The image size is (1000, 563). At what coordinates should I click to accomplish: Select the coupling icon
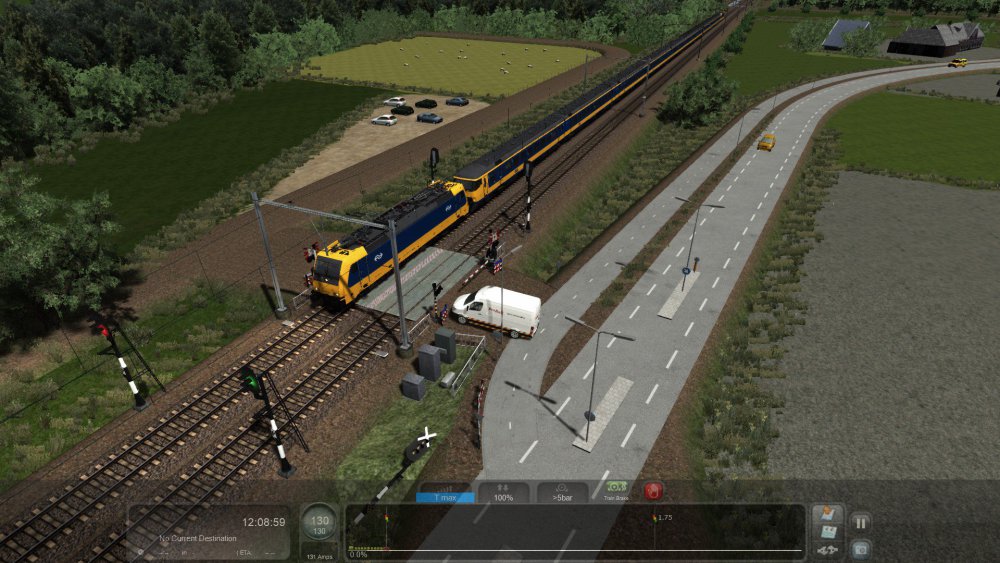(x=827, y=550)
